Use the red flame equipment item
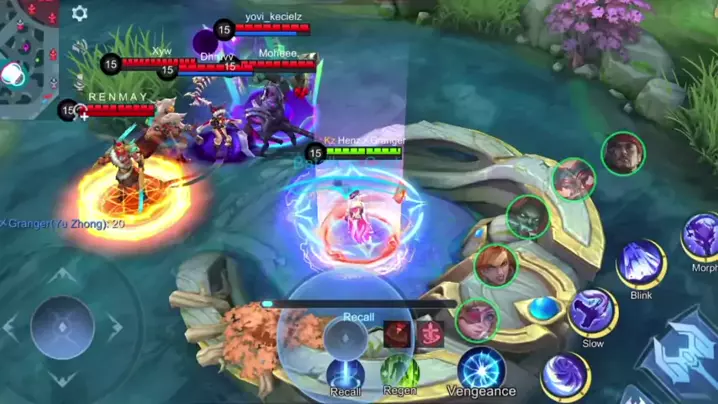Image resolution: width=718 pixels, height=404 pixels. [x=398, y=334]
